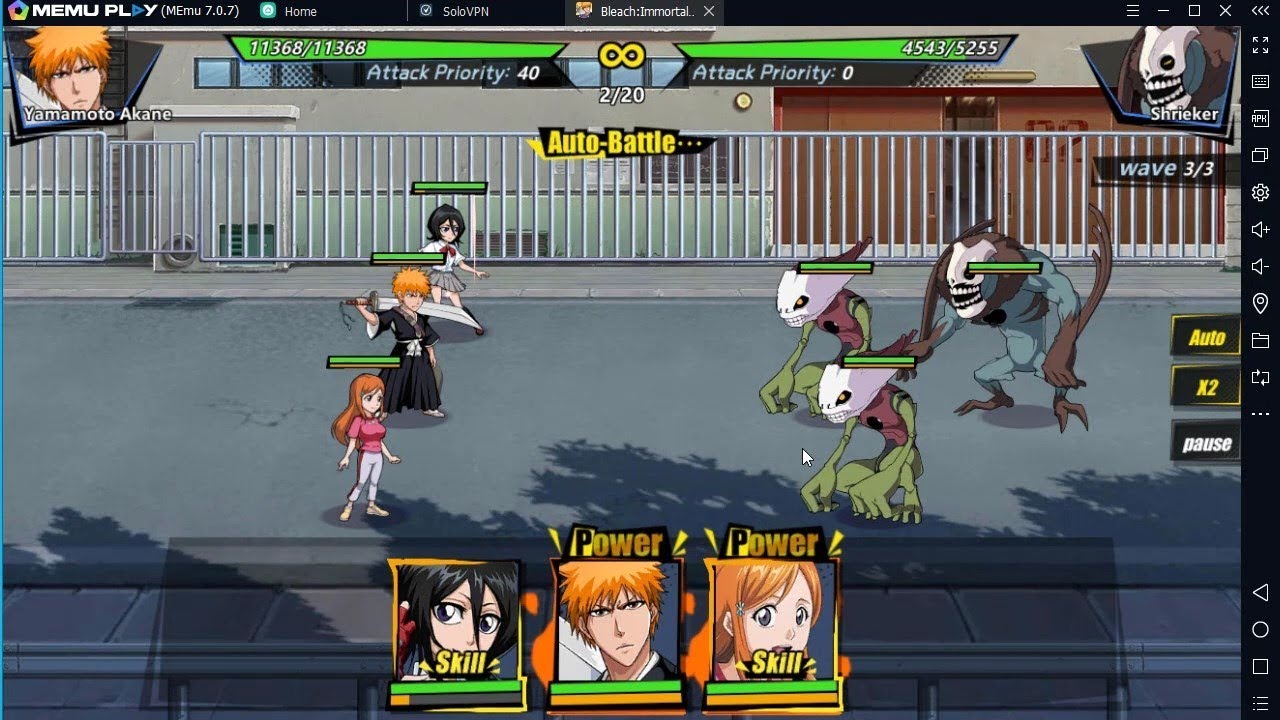The width and height of the screenshot is (1280, 720).
Task: Tap the Android back triangle button
Action: (1260, 593)
